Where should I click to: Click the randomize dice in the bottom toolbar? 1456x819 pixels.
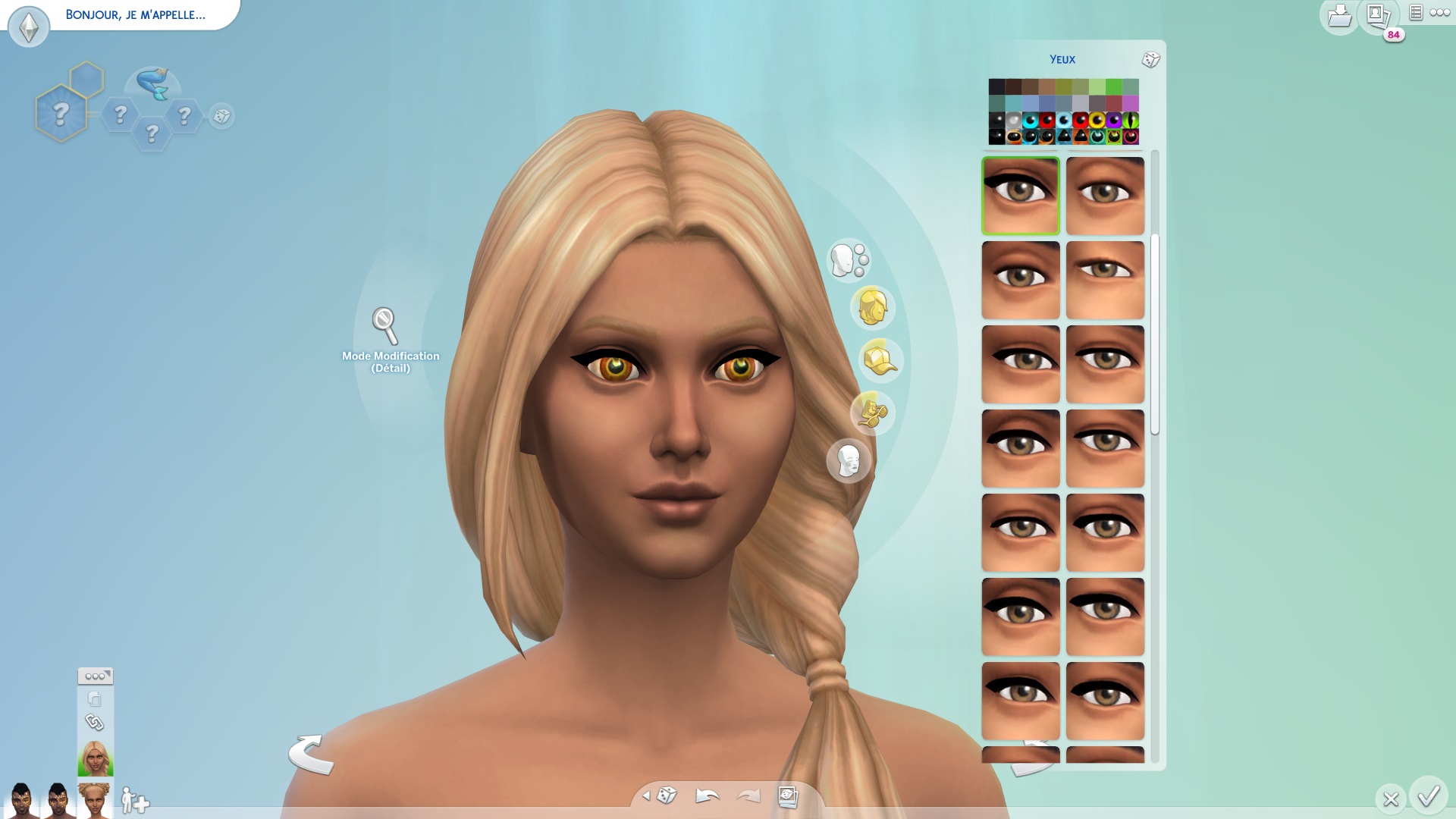click(x=667, y=795)
